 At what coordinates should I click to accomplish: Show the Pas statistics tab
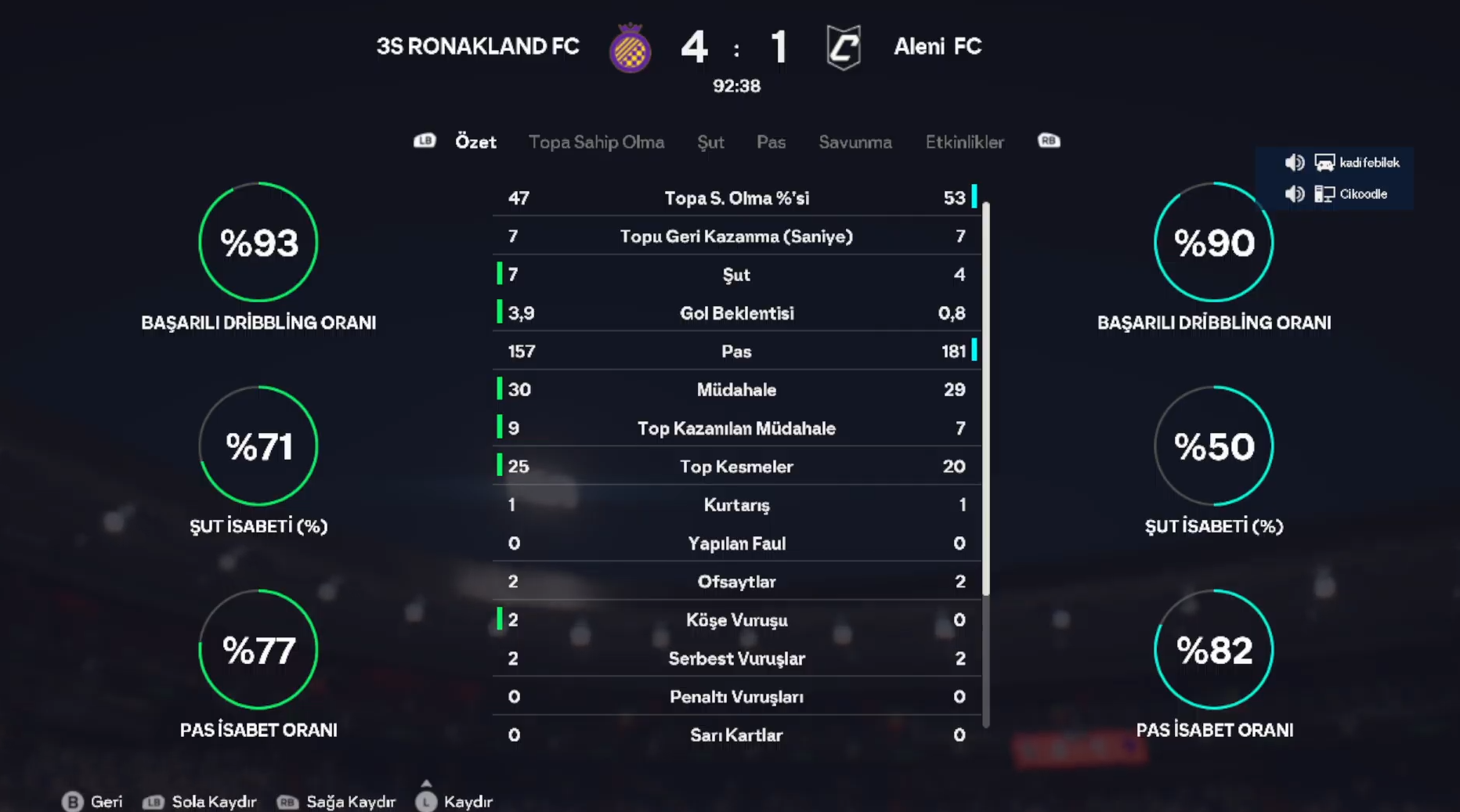(x=771, y=142)
